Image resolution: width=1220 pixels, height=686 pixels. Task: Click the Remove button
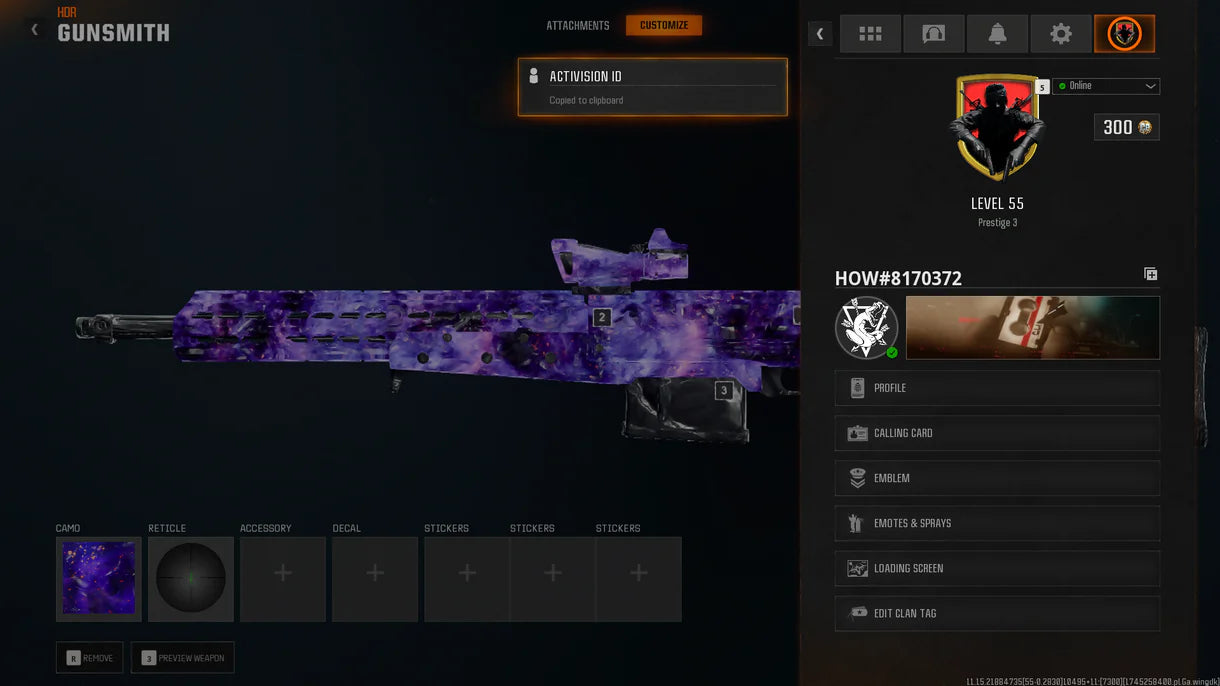point(90,657)
